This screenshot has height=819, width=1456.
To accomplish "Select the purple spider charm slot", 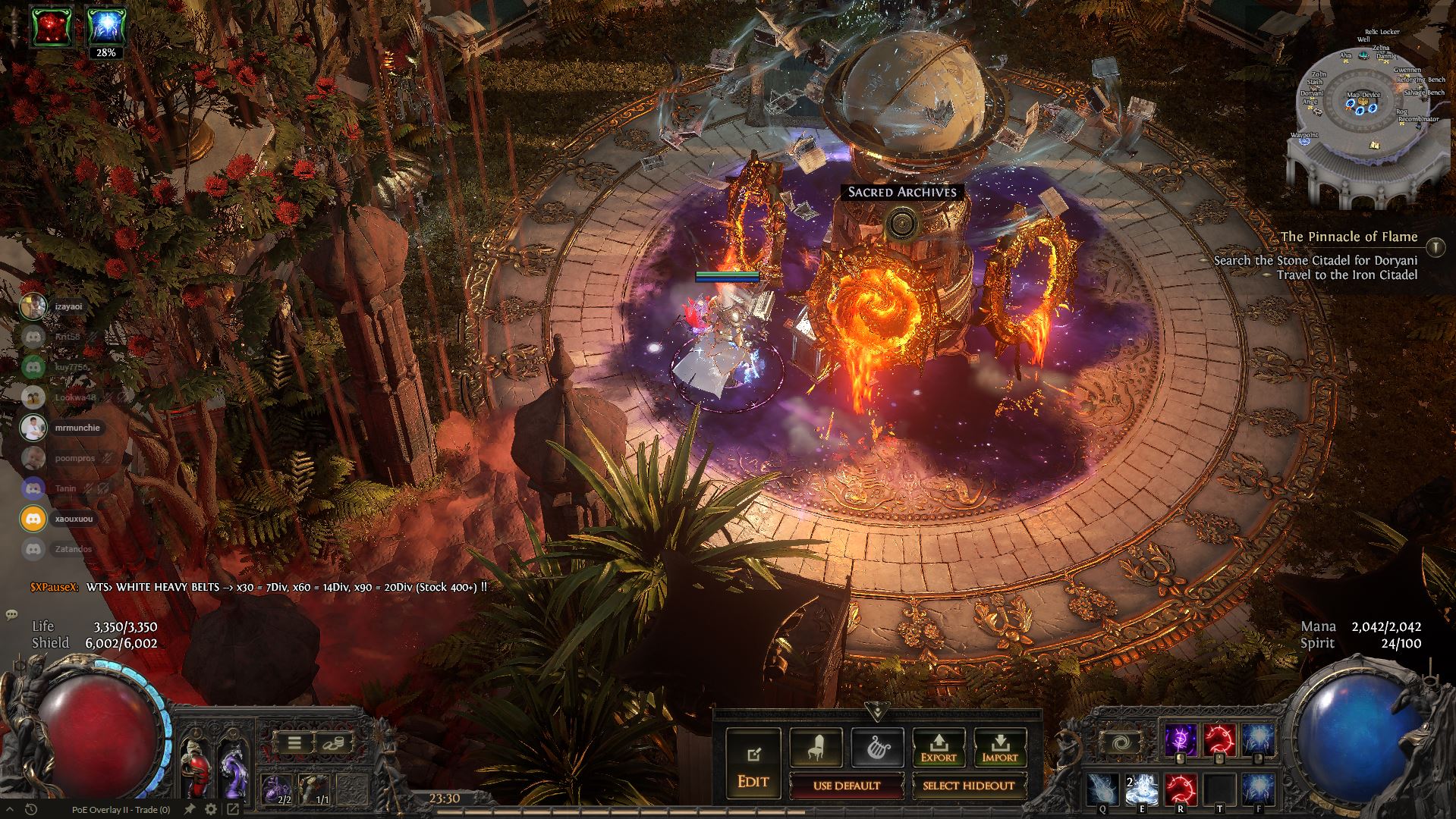I will pos(277,789).
